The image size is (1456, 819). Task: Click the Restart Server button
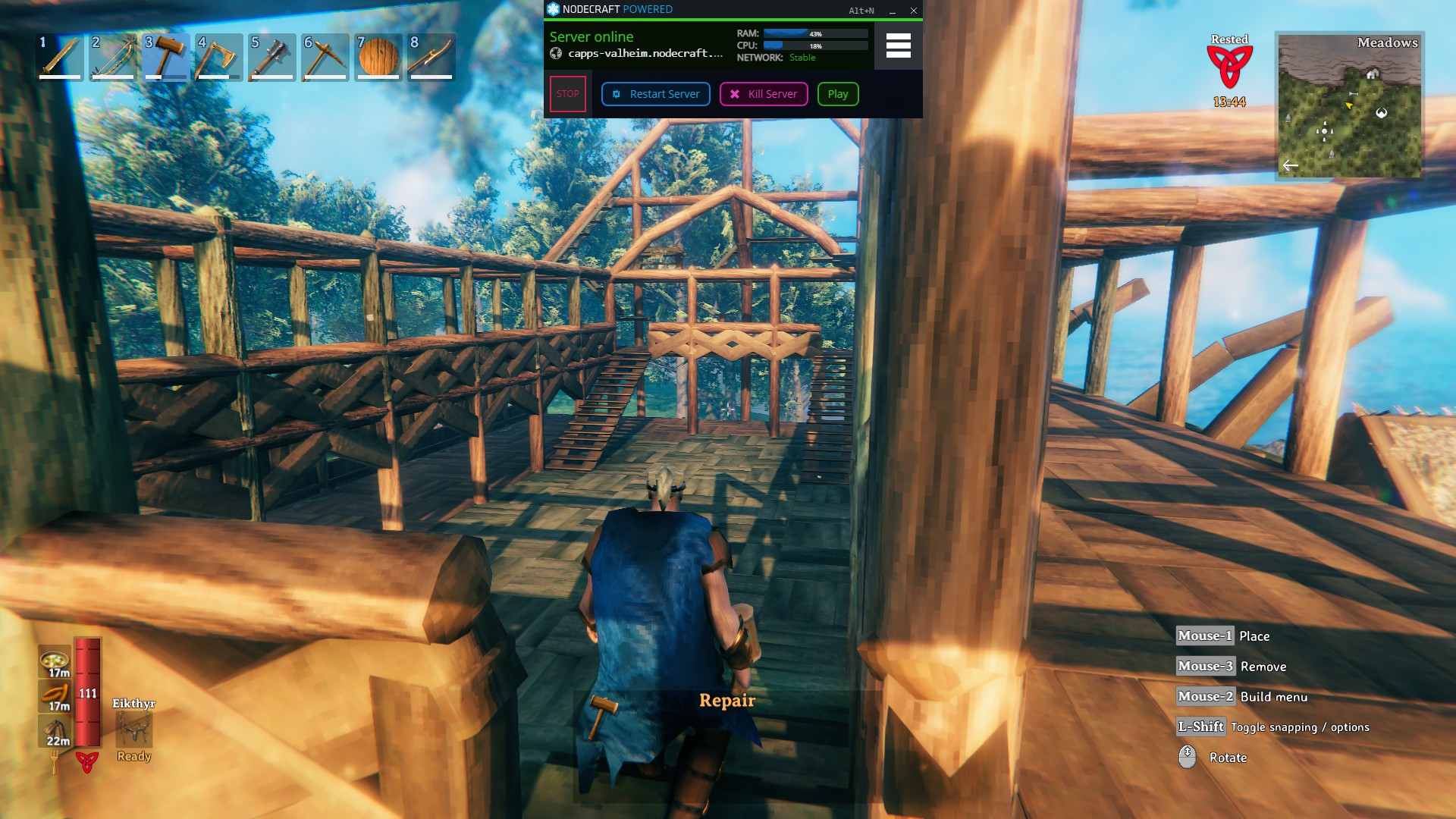coord(654,93)
